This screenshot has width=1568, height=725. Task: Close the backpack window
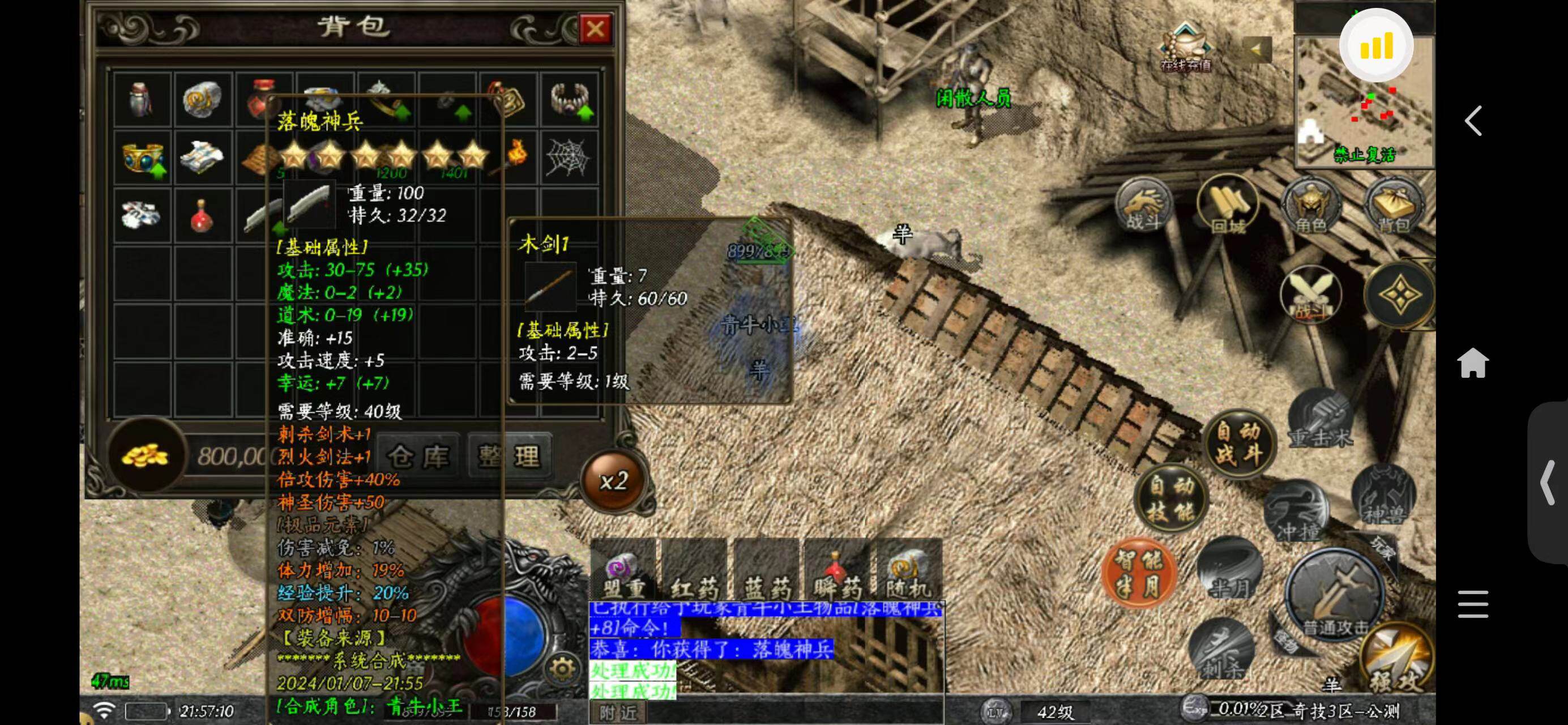[595, 29]
